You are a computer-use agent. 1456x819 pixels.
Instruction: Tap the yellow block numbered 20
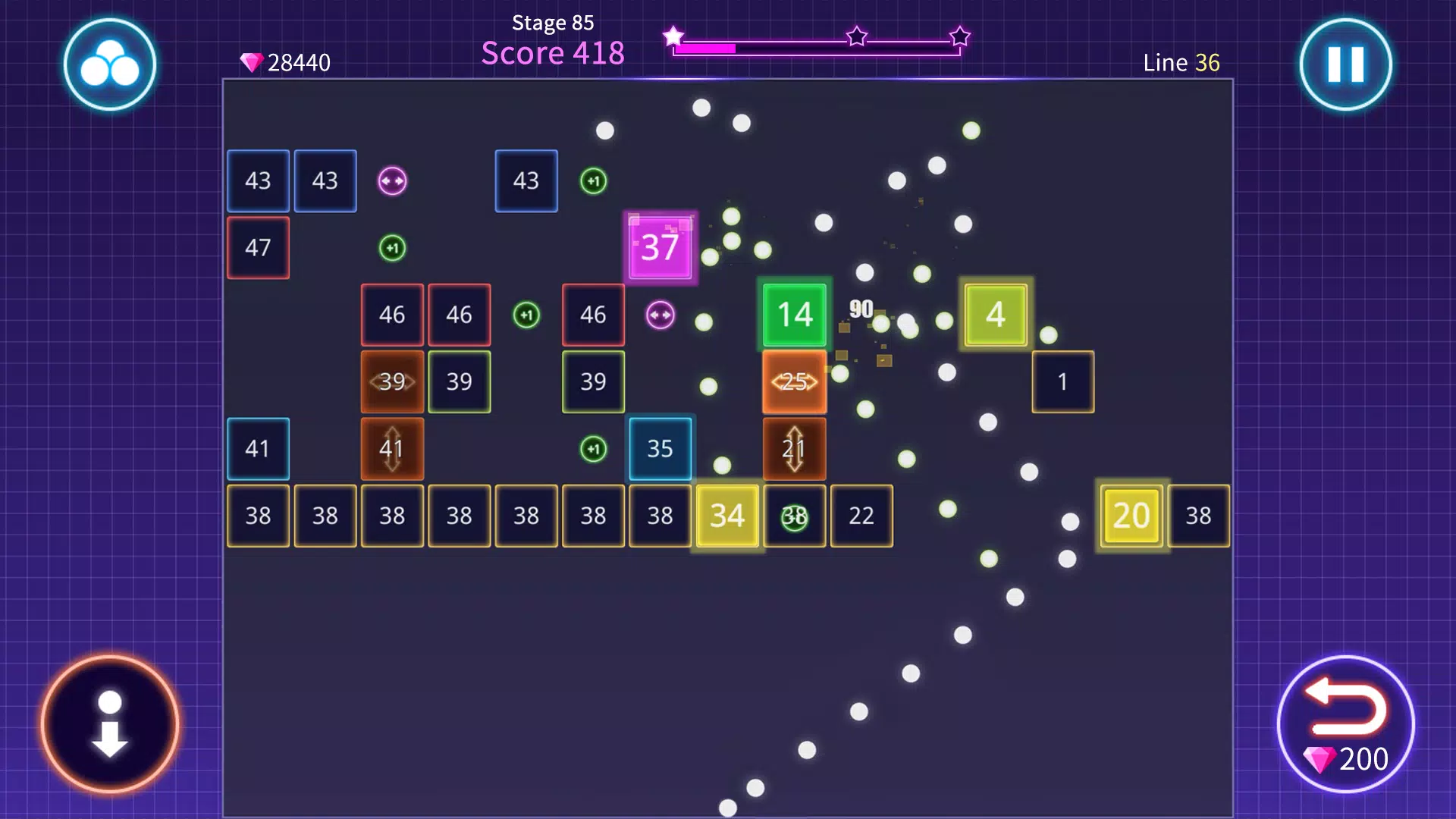point(1130,516)
